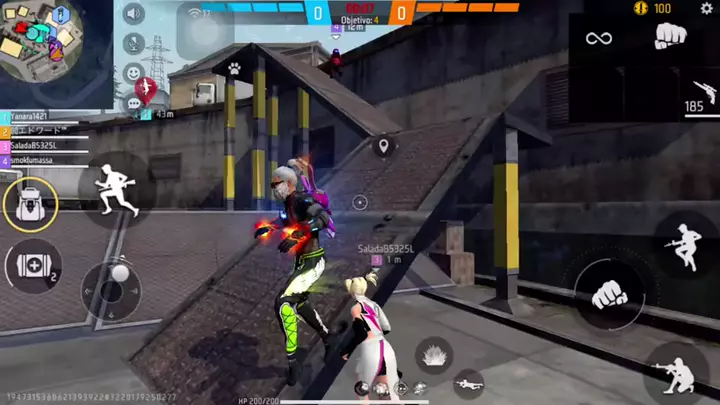Use the medkit healing item
This screenshot has width=720, height=405.
[x=31, y=266]
